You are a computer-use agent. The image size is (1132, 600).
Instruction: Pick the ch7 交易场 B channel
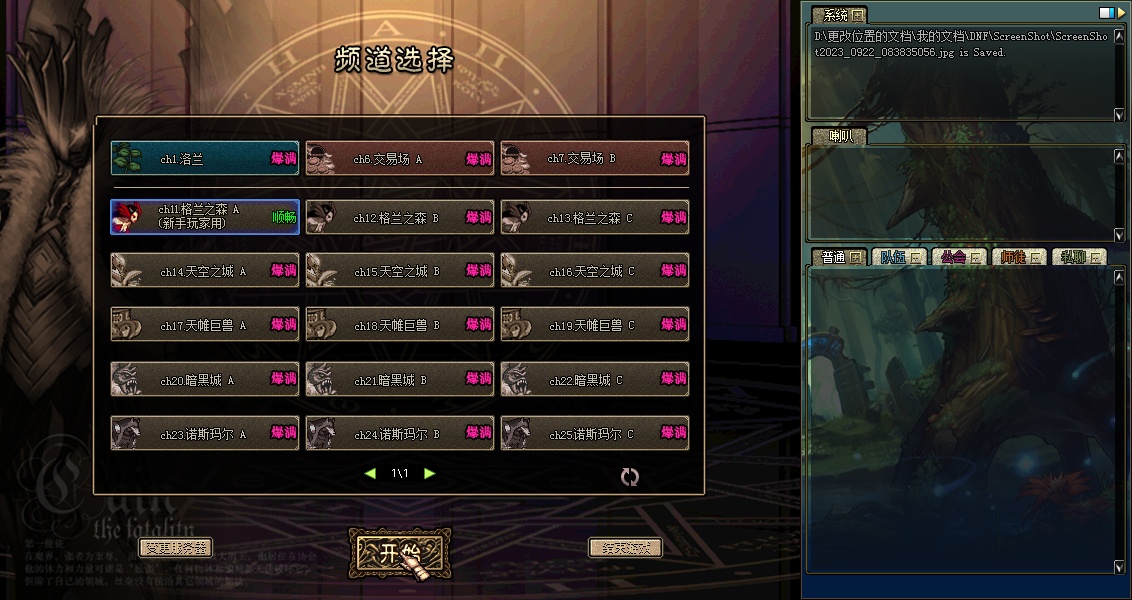pos(594,159)
